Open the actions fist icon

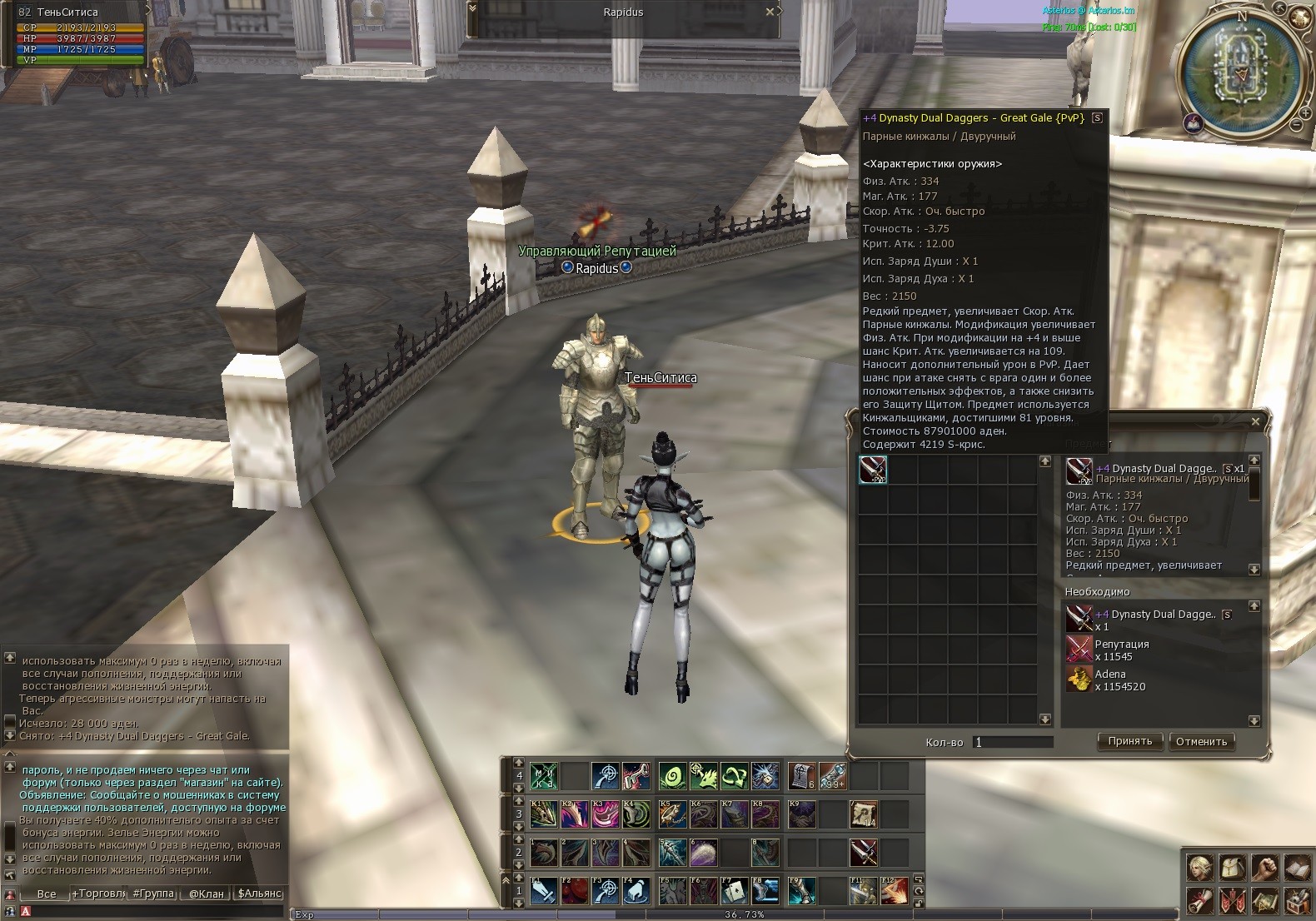(x=1264, y=868)
